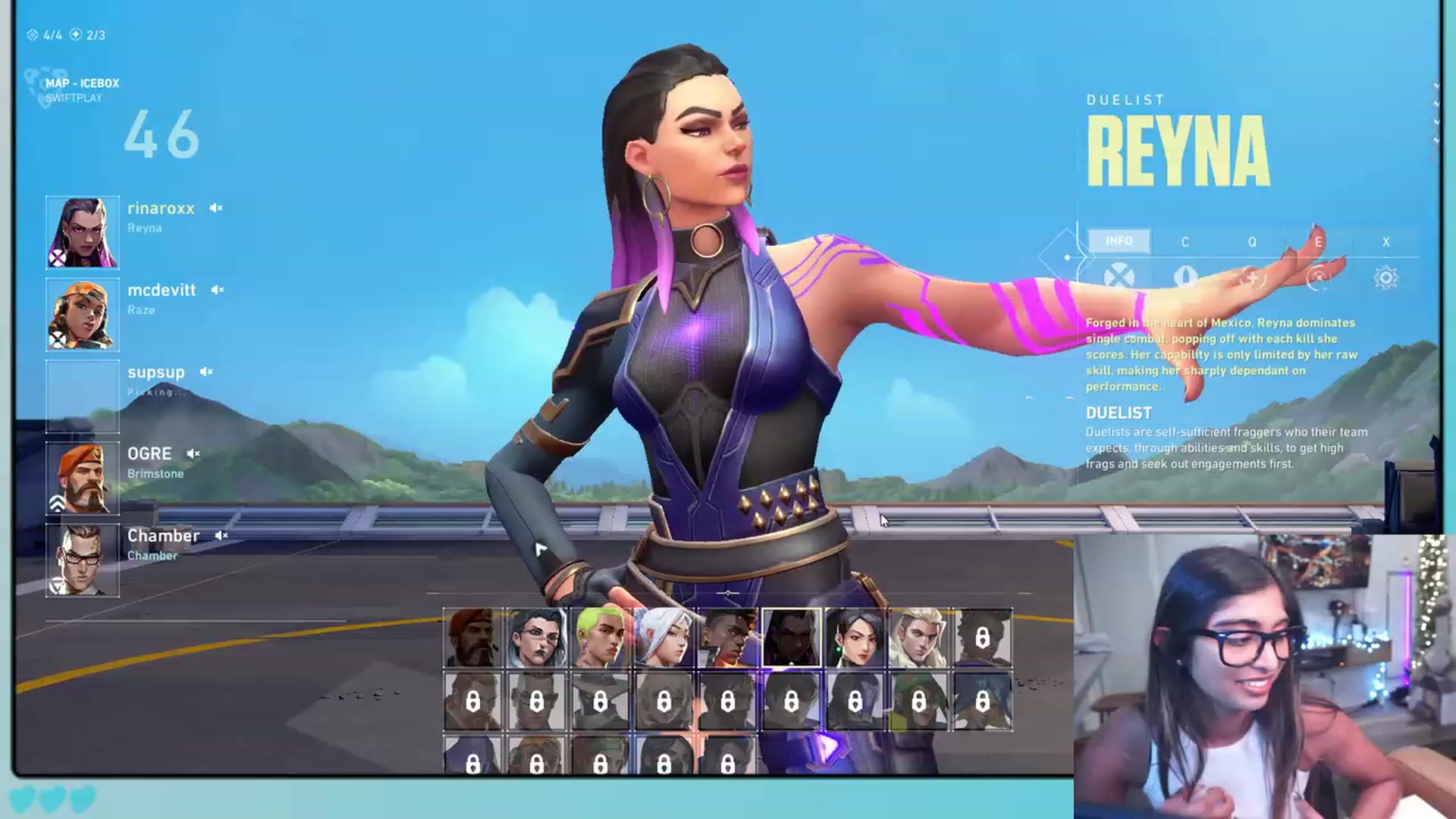Toggle mute for player mcdevitt
Viewport: 1456px width, 819px height.
(x=218, y=290)
